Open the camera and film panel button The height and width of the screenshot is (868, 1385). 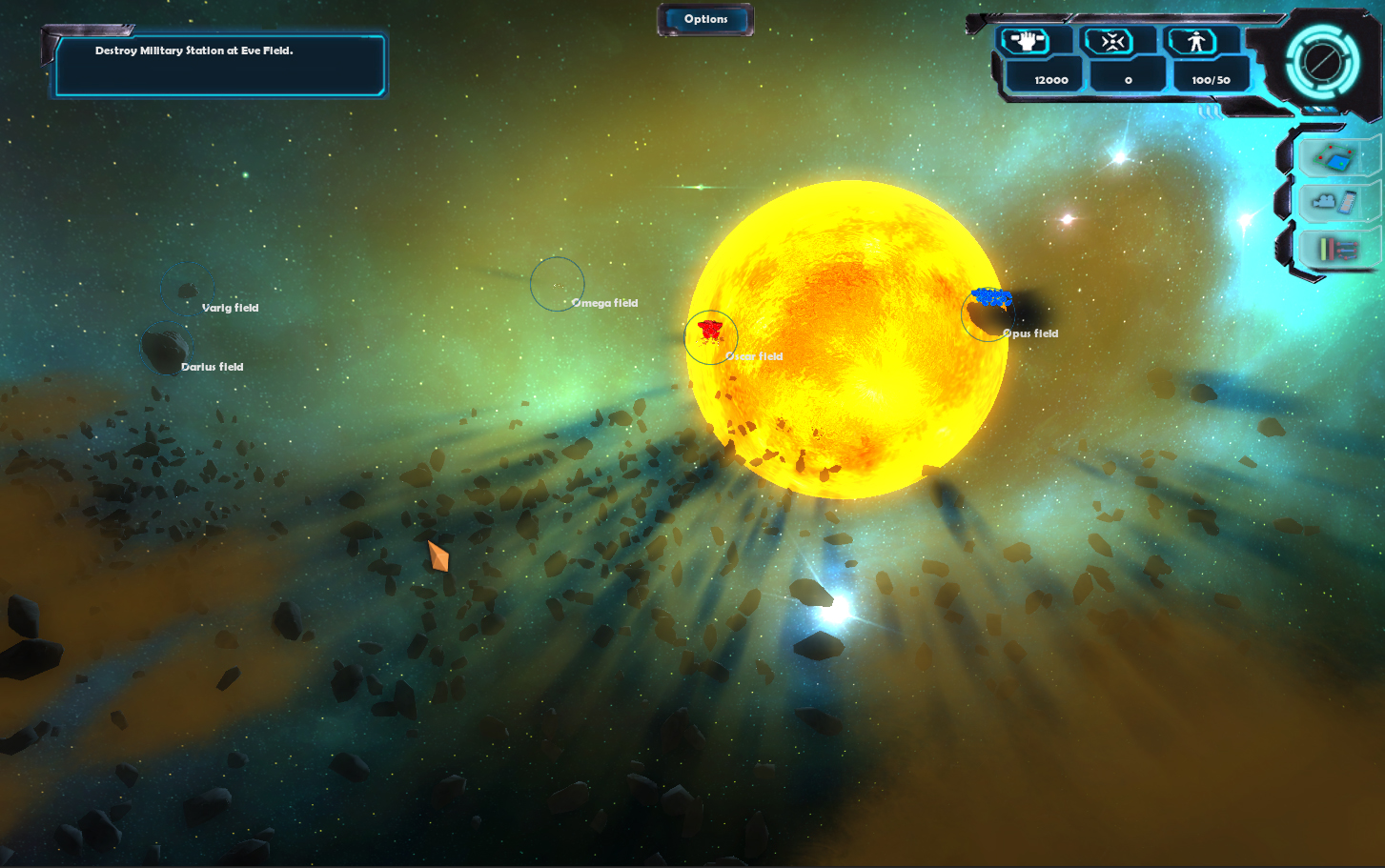point(1335,202)
